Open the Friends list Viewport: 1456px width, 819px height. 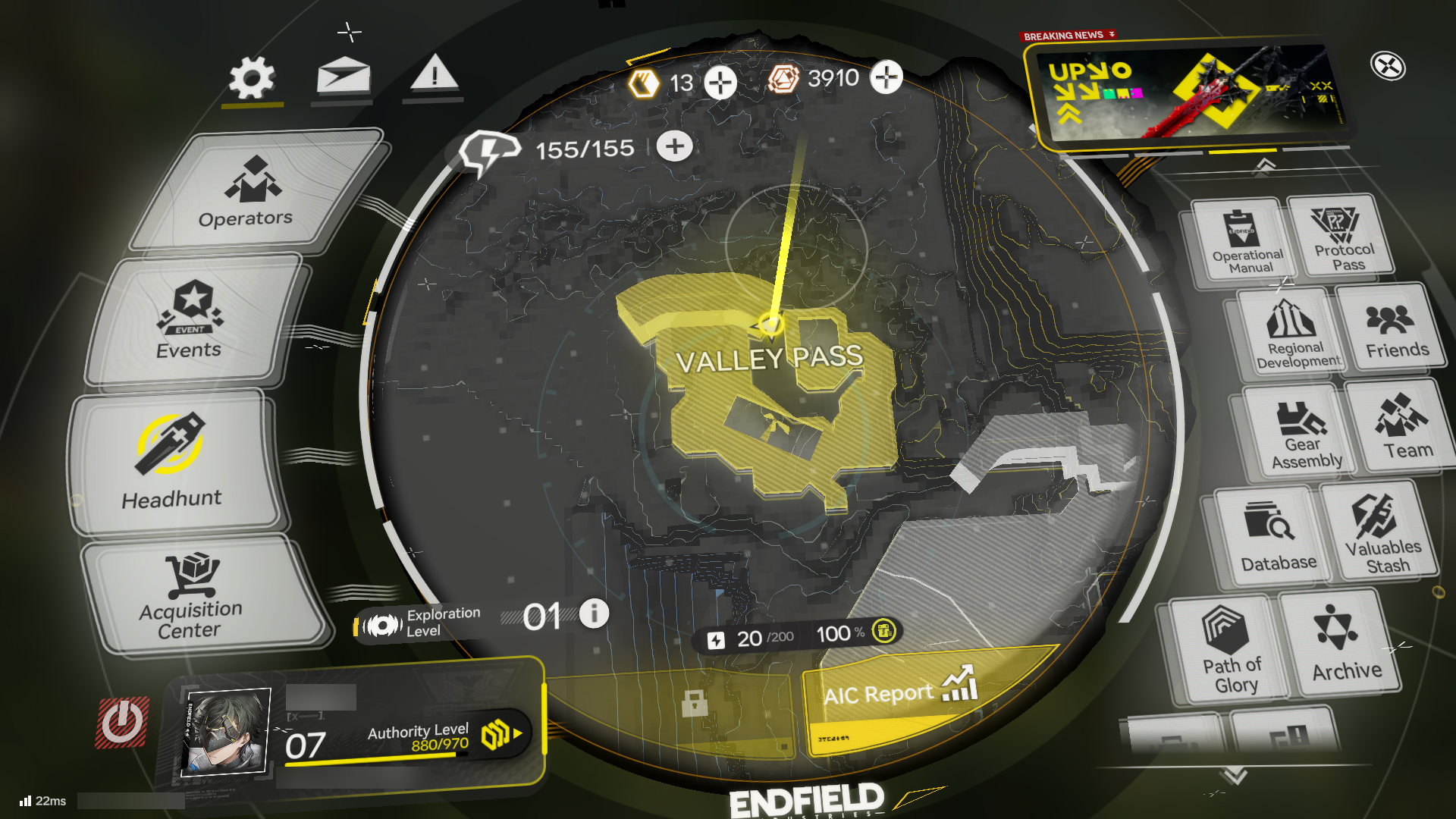pos(1393,330)
